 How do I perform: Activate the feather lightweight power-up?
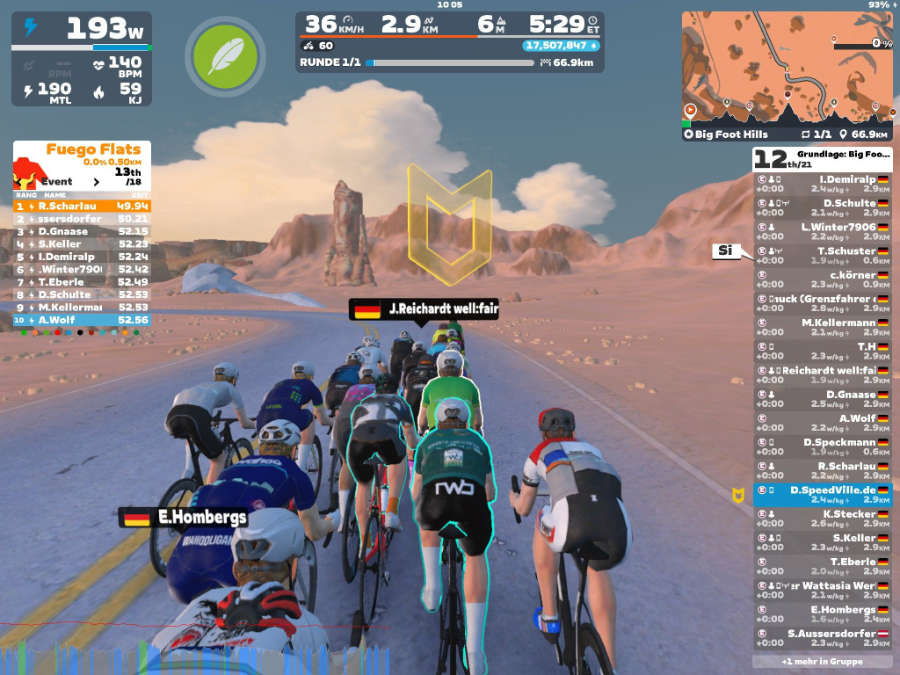(x=224, y=57)
